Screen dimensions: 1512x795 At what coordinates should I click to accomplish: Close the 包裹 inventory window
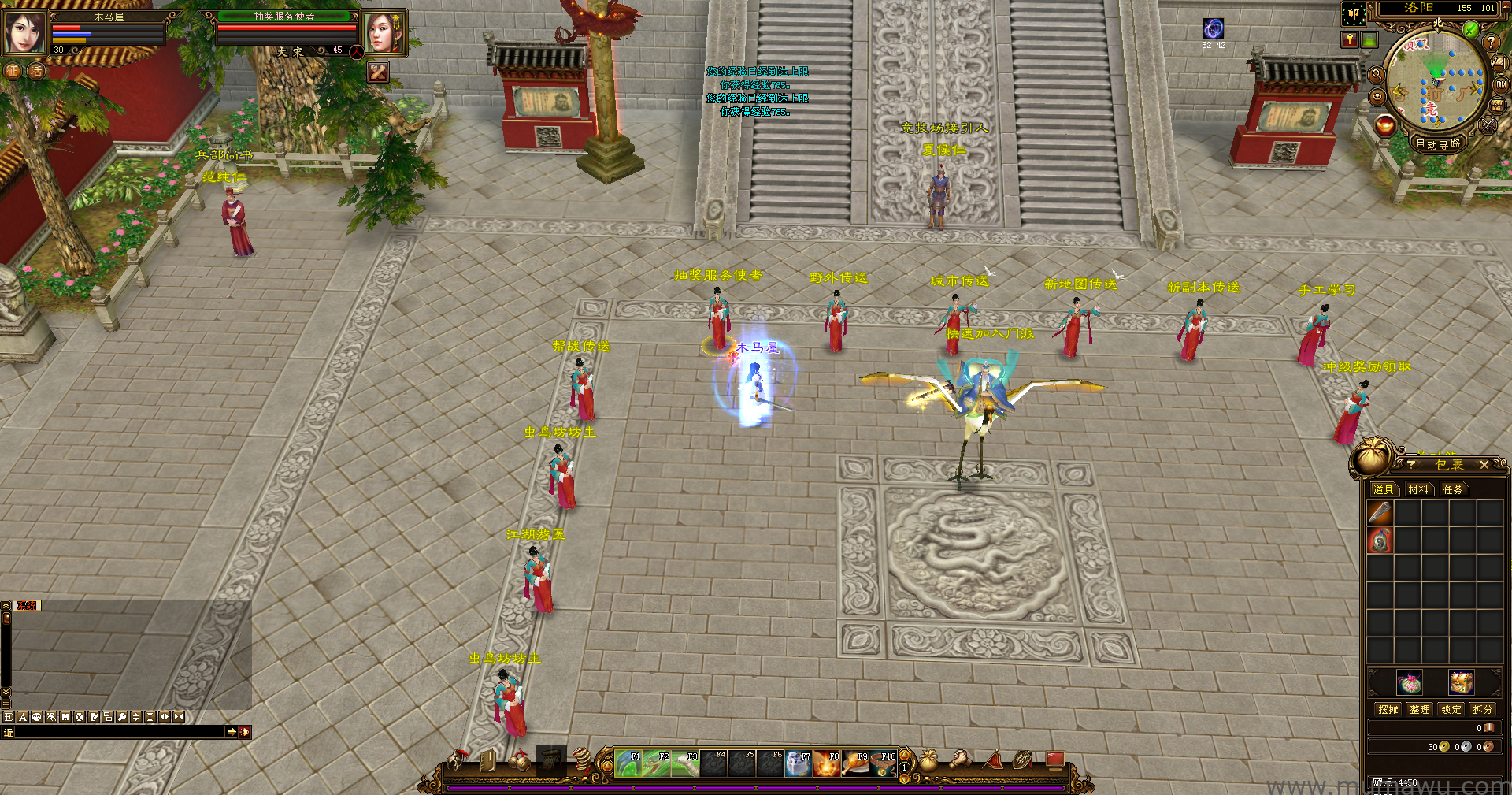click(x=1484, y=465)
